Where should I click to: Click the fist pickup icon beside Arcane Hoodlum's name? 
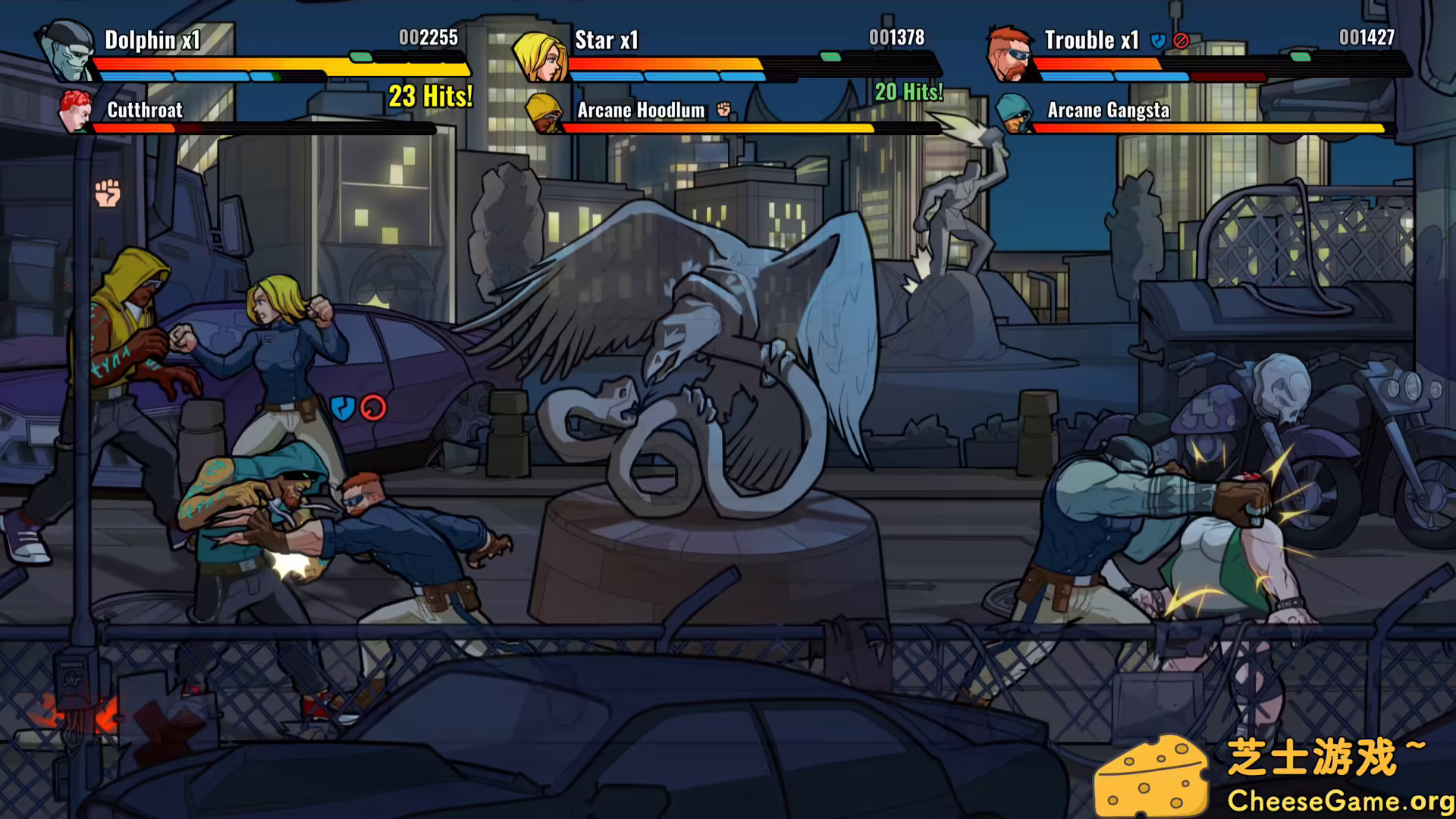(x=724, y=110)
